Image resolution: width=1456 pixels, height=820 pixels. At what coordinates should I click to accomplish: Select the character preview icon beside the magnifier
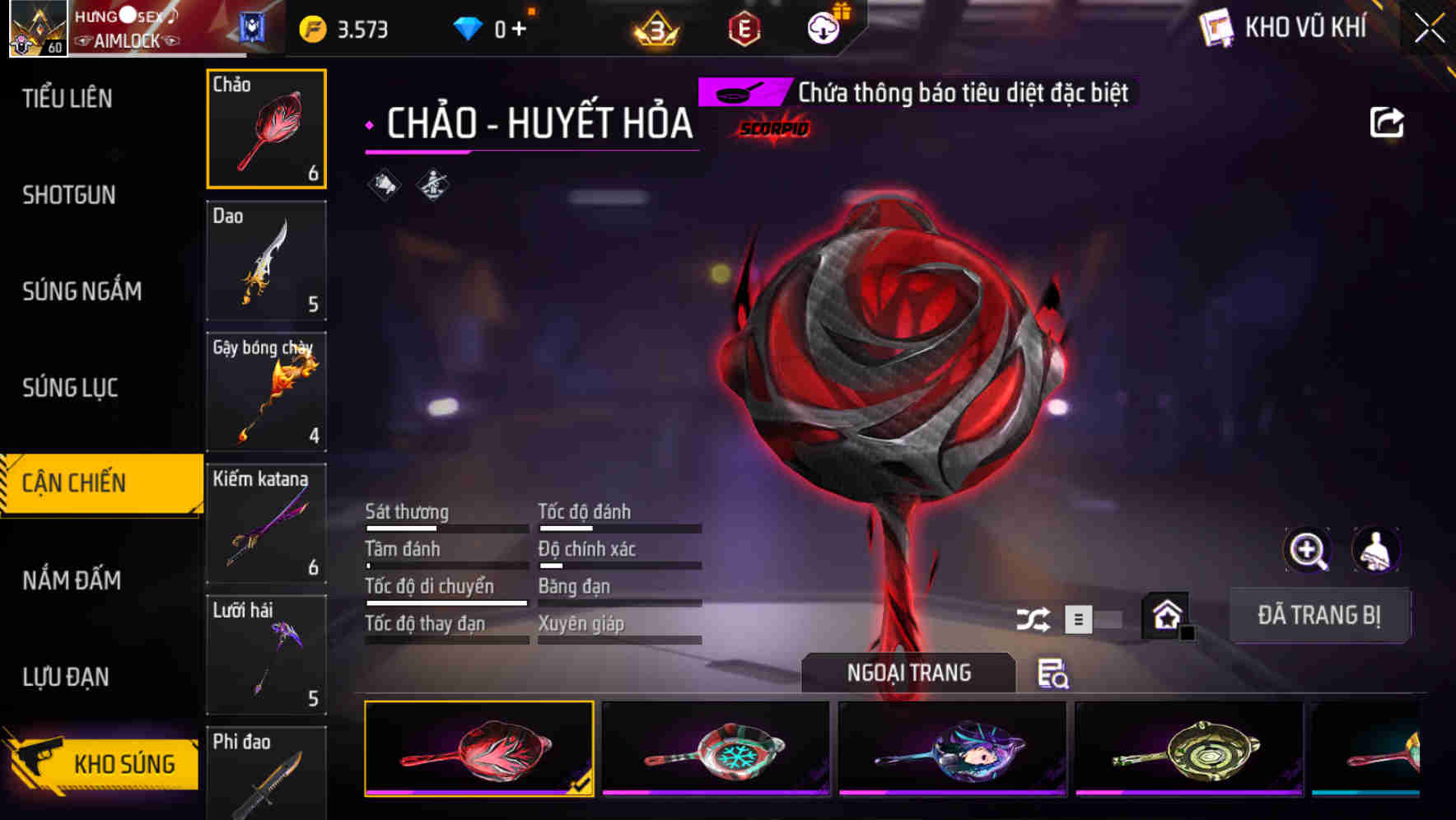pyautogui.click(x=1377, y=550)
